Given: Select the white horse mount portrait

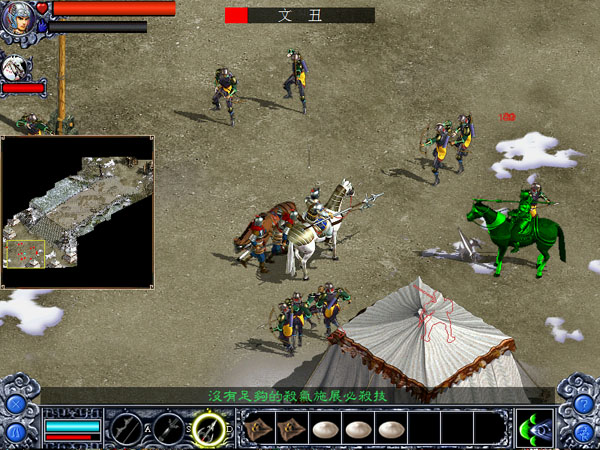Looking at the screenshot, I should (17, 68).
